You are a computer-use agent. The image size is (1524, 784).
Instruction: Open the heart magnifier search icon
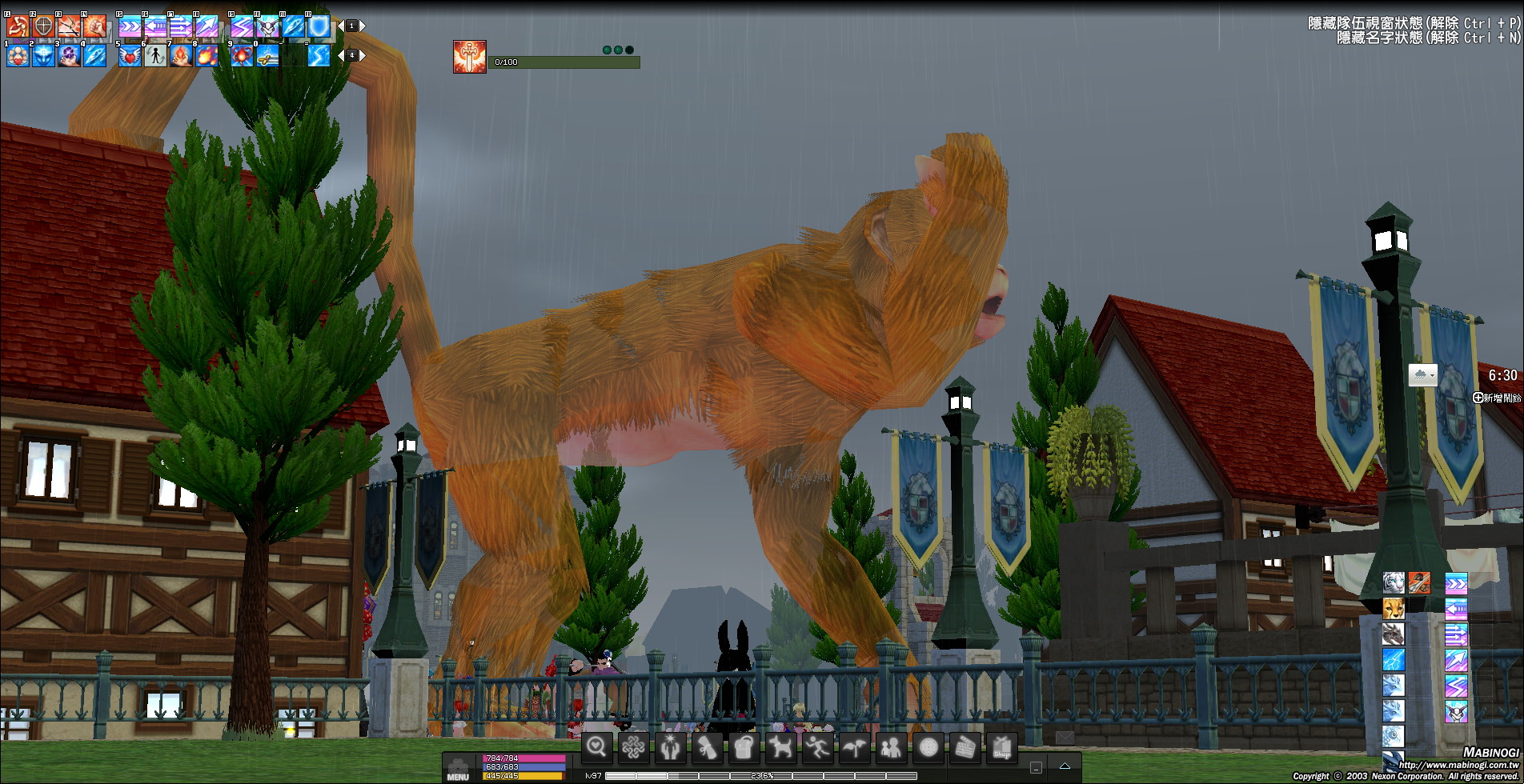(x=596, y=748)
